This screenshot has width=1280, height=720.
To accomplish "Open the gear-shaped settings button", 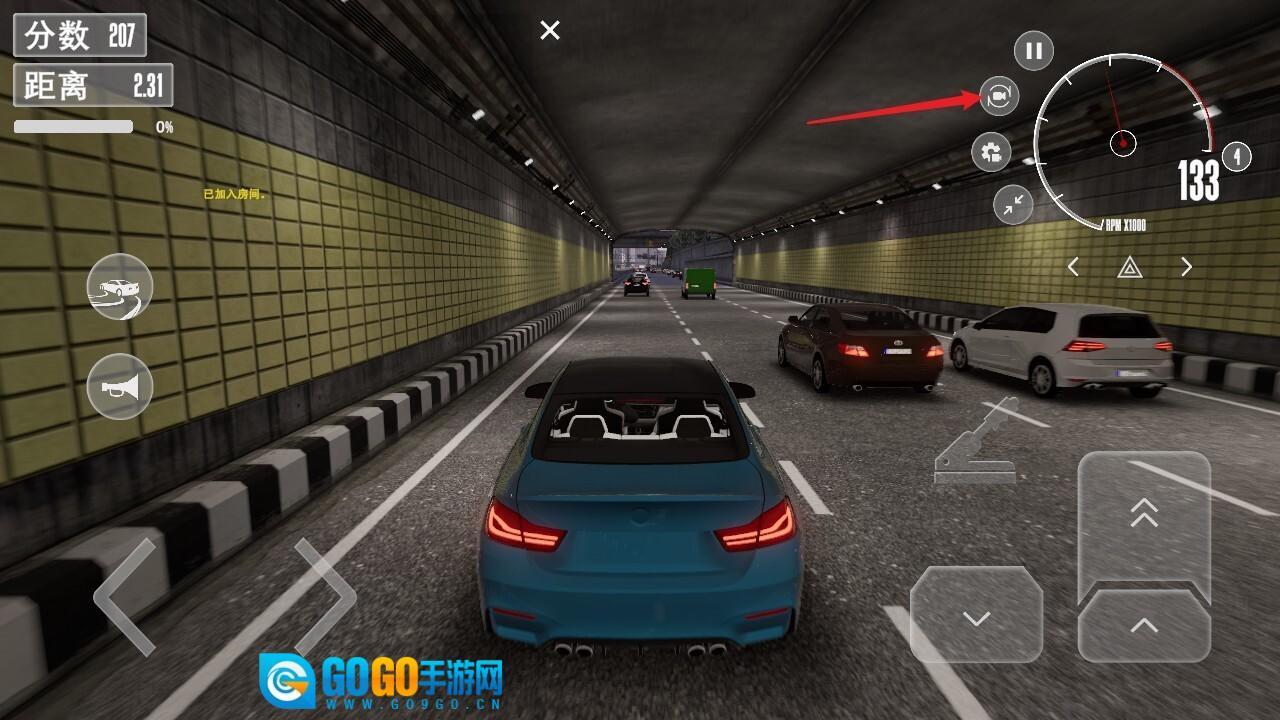I will click(x=991, y=153).
